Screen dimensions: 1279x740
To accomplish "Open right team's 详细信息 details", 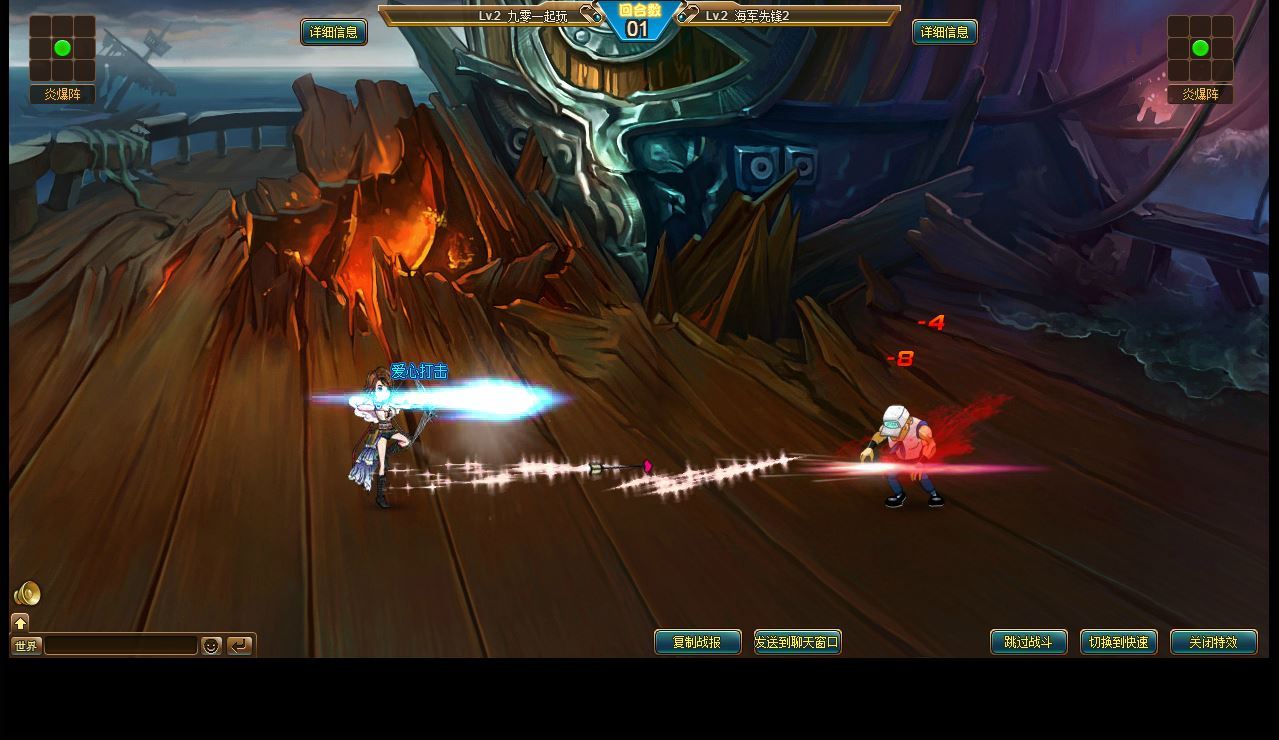I will click(x=944, y=32).
